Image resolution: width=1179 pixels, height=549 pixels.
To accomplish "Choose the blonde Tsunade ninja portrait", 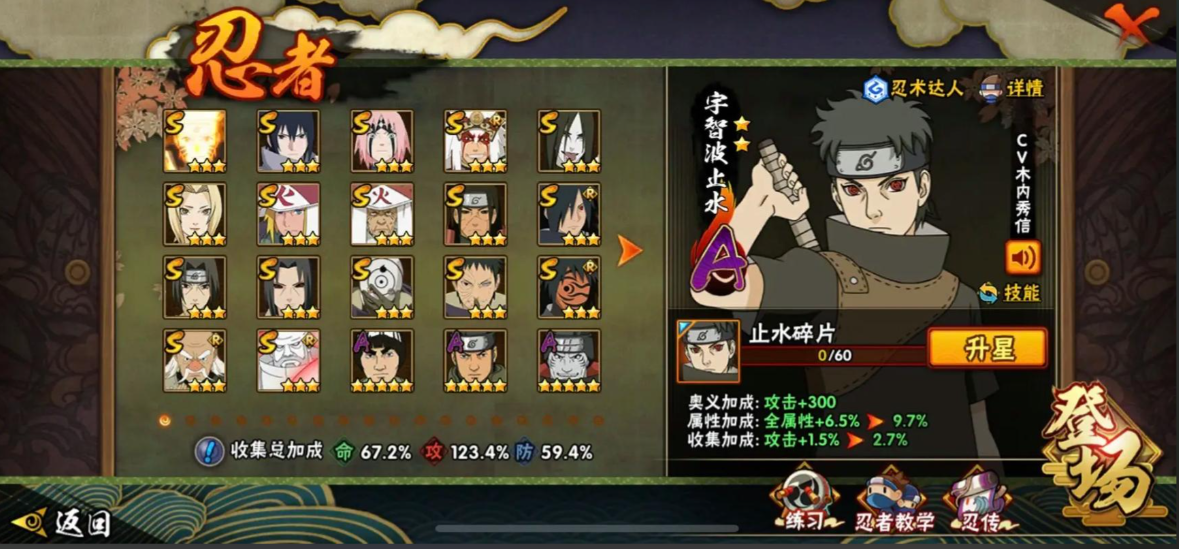I will 195,214.
